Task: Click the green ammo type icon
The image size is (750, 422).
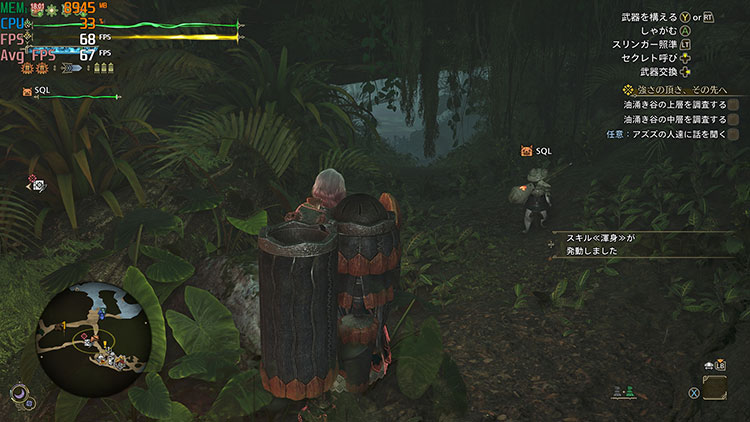Action: (x=627, y=393)
